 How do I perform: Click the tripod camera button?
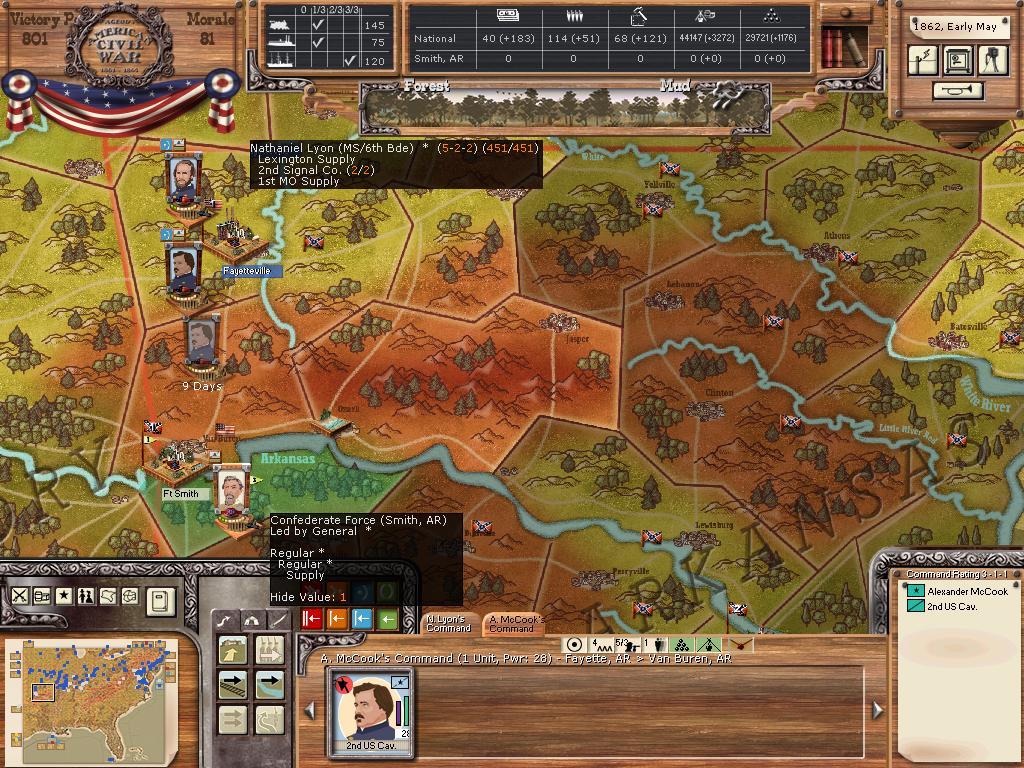[993, 60]
